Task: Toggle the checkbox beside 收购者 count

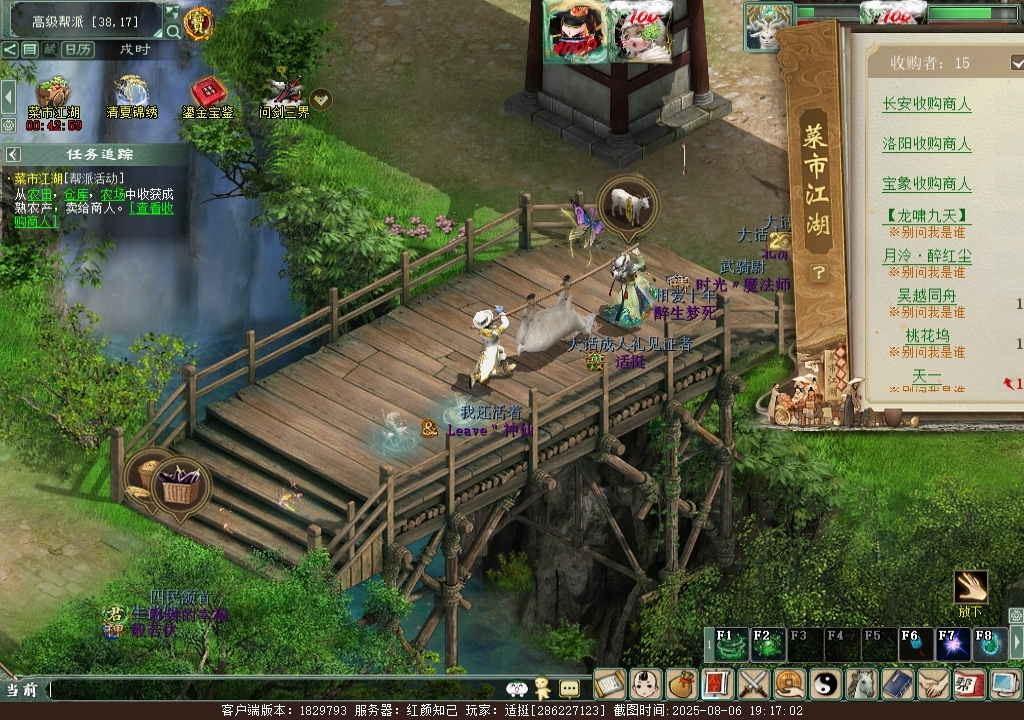Action: click(x=1018, y=63)
